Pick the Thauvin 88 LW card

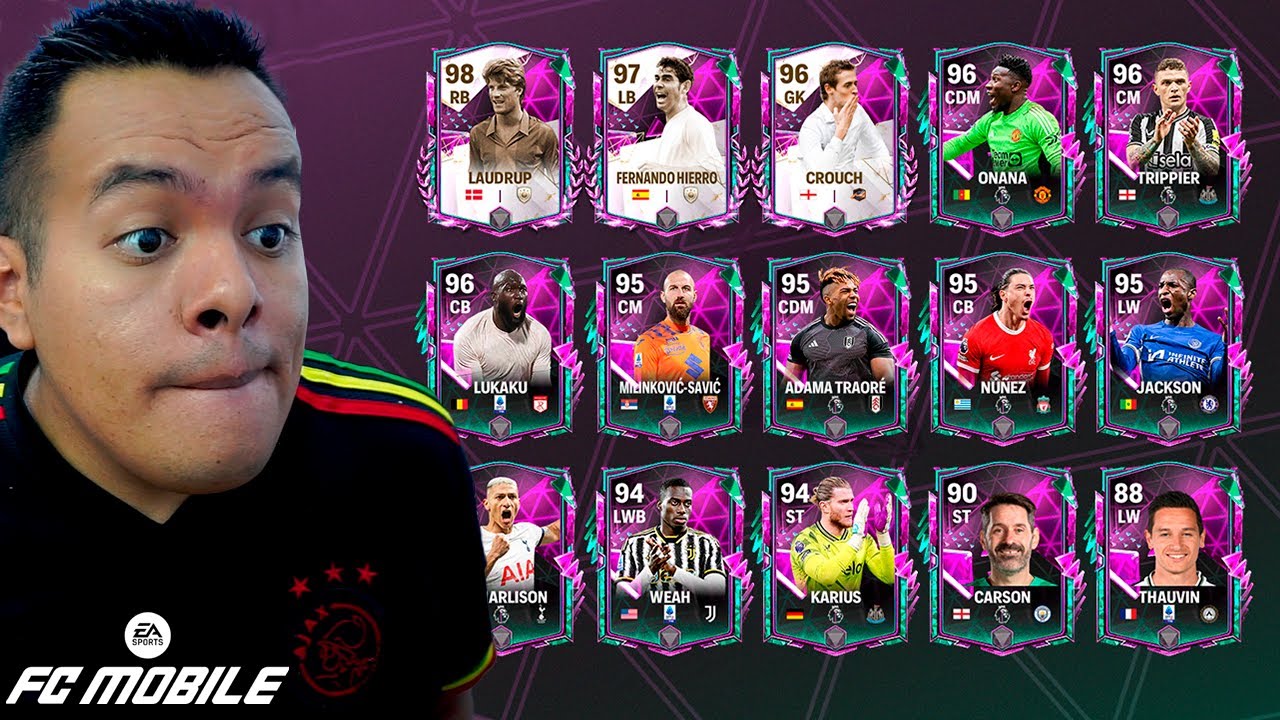1168,555
